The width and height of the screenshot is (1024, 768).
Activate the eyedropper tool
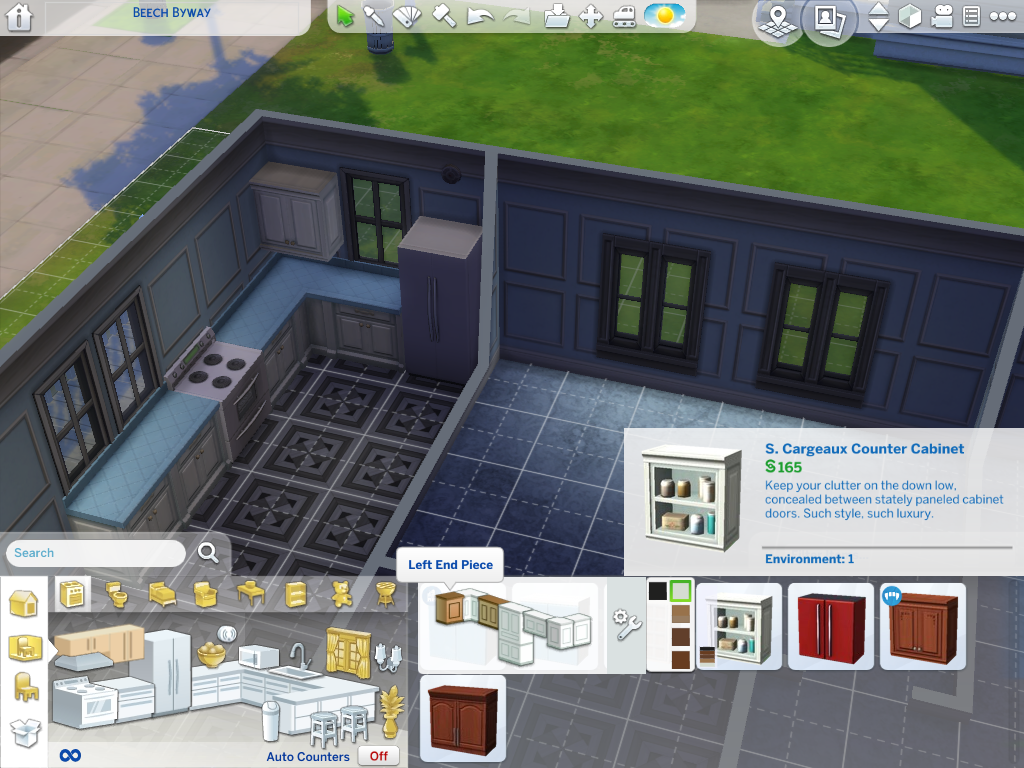point(374,16)
